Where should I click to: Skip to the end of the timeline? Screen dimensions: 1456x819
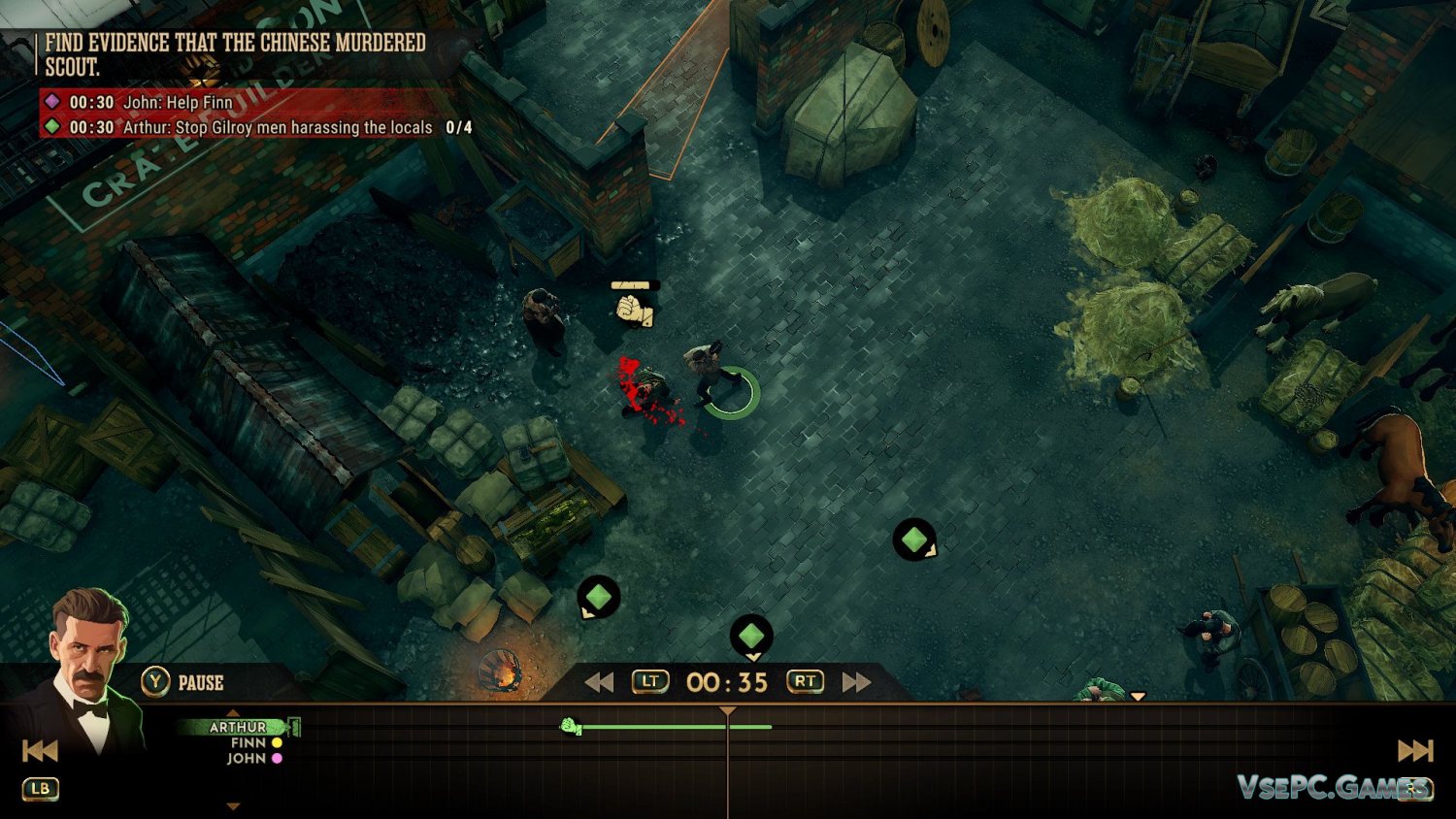pos(1414,750)
